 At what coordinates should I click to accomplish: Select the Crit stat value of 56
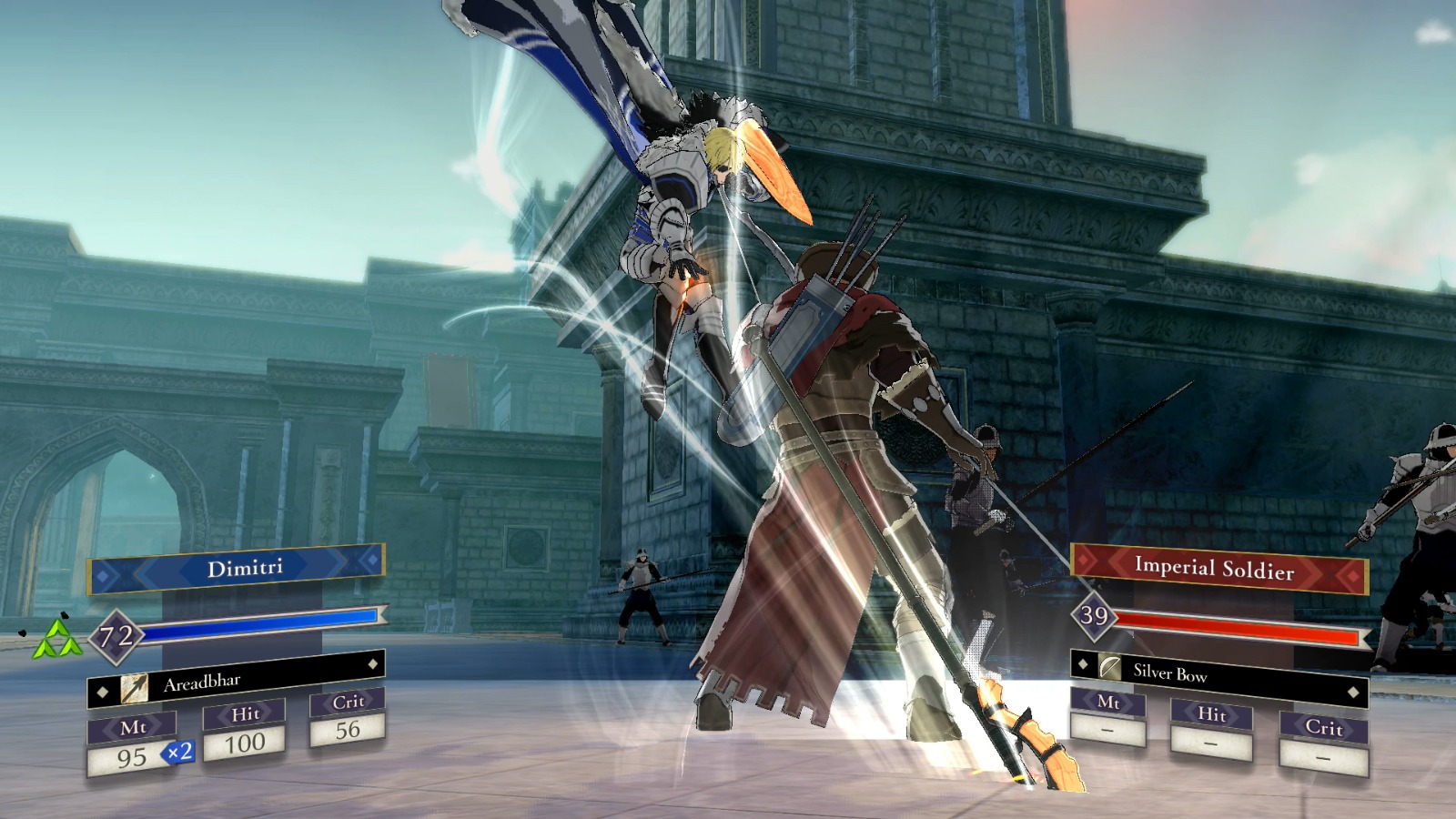349,729
